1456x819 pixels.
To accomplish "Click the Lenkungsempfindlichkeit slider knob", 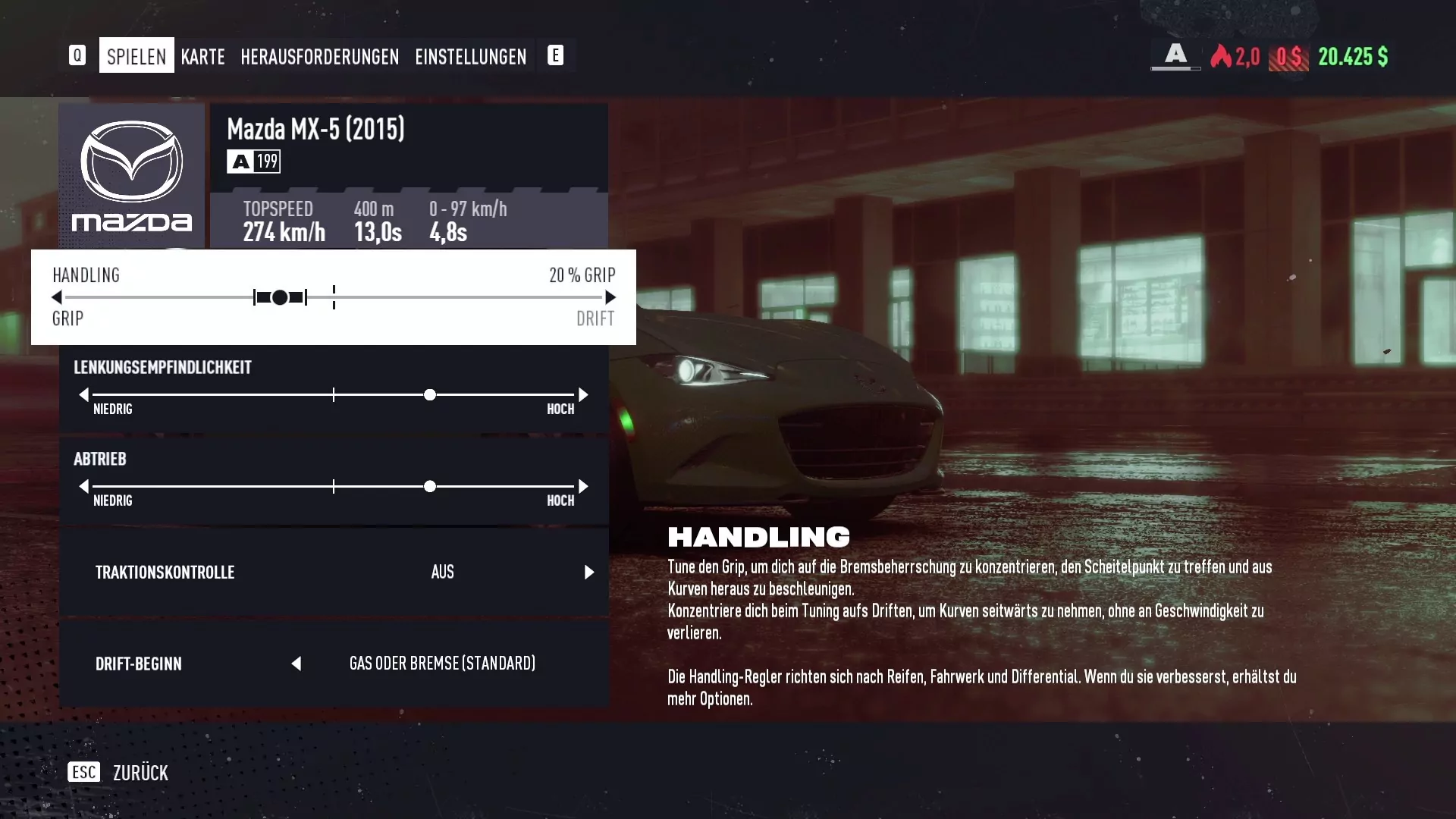I will (x=430, y=394).
